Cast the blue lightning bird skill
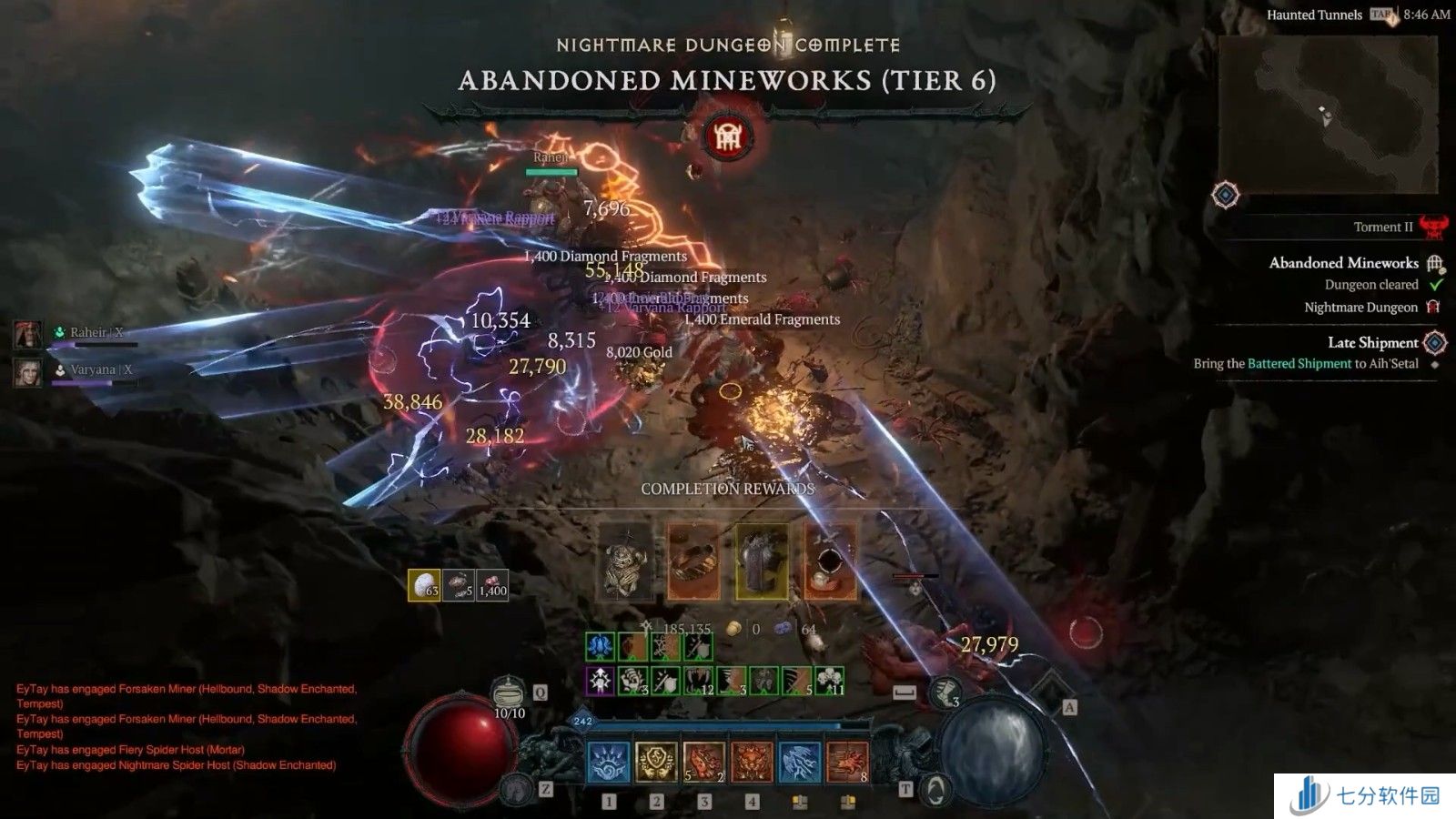This screenshot has width=1456, height=819. tap(799, 762)
